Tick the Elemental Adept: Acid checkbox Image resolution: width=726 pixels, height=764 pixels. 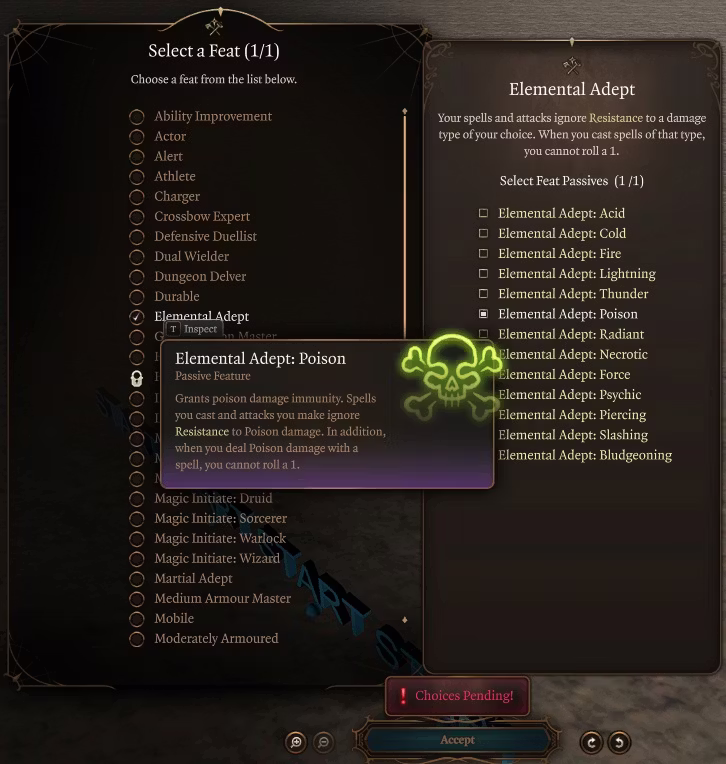click(x=484, y=214)
